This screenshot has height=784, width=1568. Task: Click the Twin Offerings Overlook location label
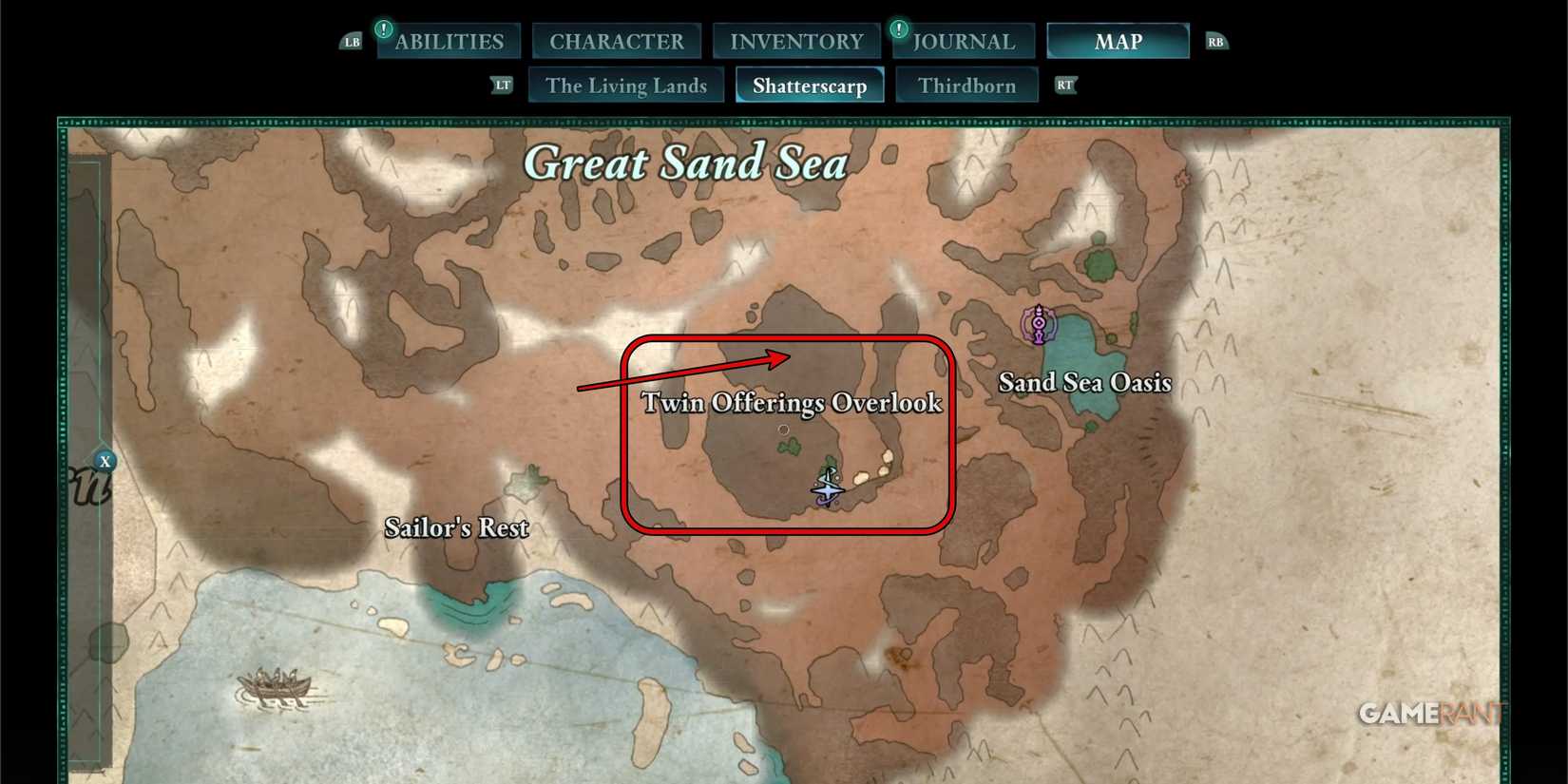pos(793,402)
